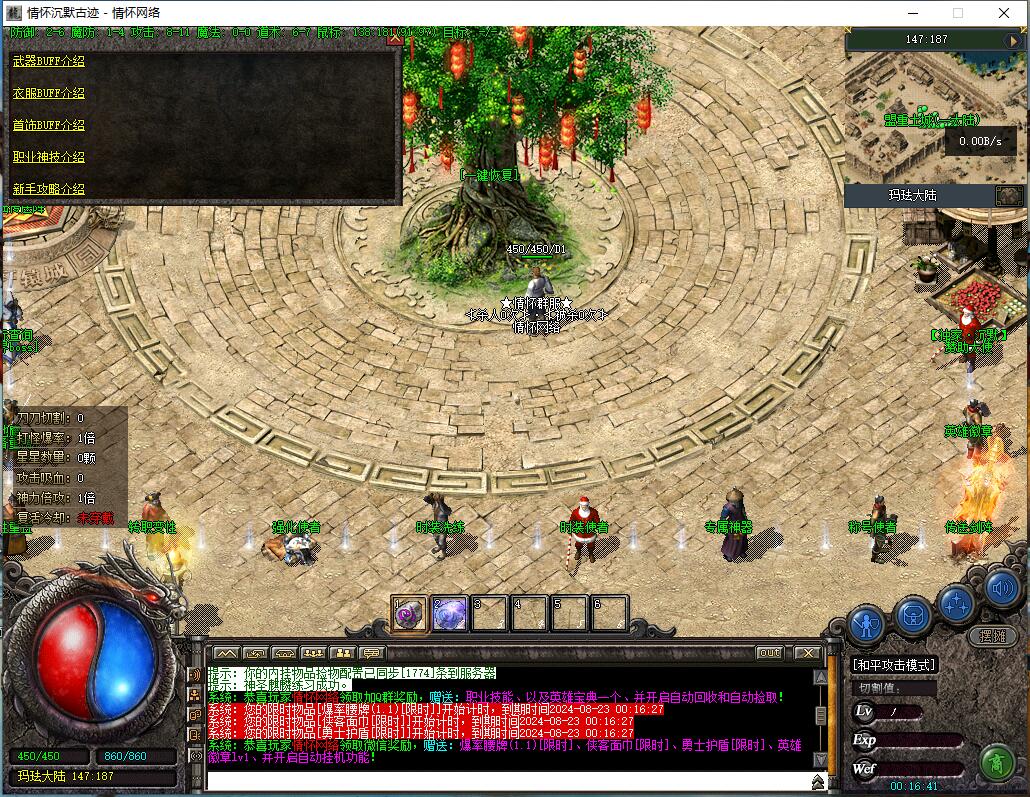Open the character equipment round button
The width and height of the screenshot is (1030, 797).
pos(866,624)
